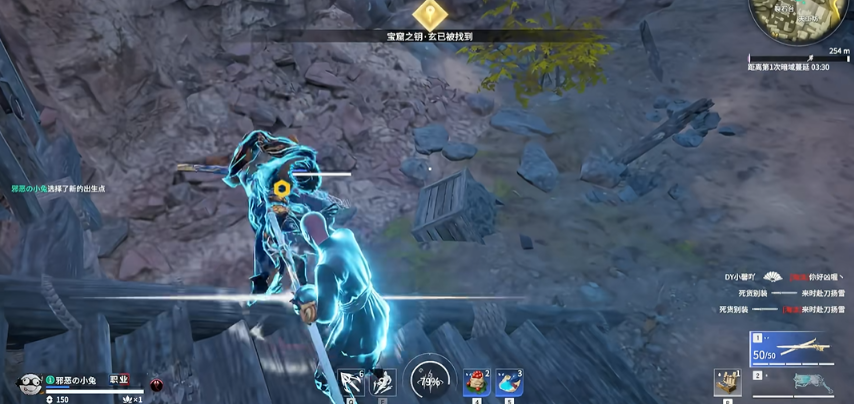
Task: Select the bow weapon slot with 50/50
Action: coord(790,350)
